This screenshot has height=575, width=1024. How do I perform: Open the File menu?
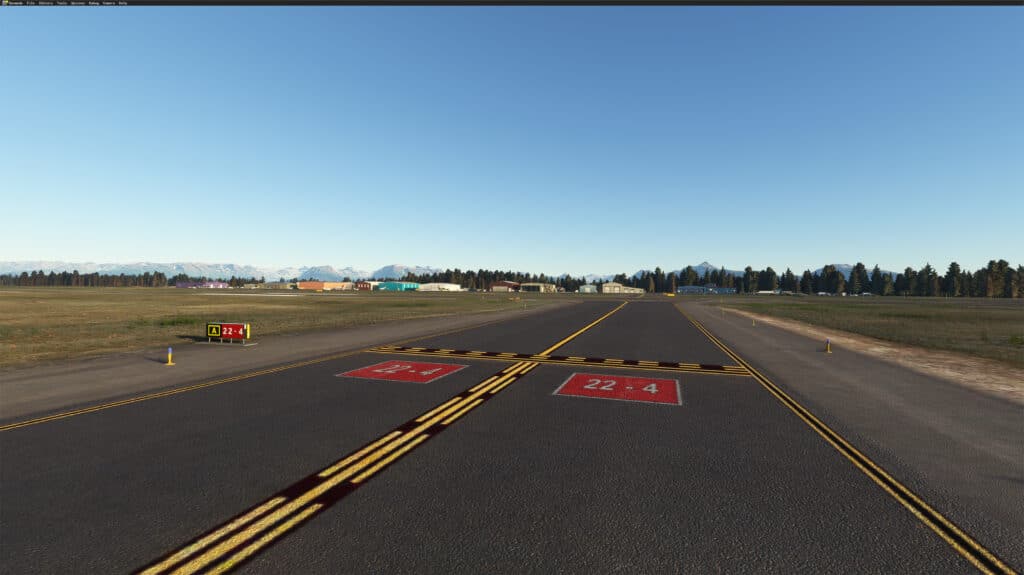[30, 3]
